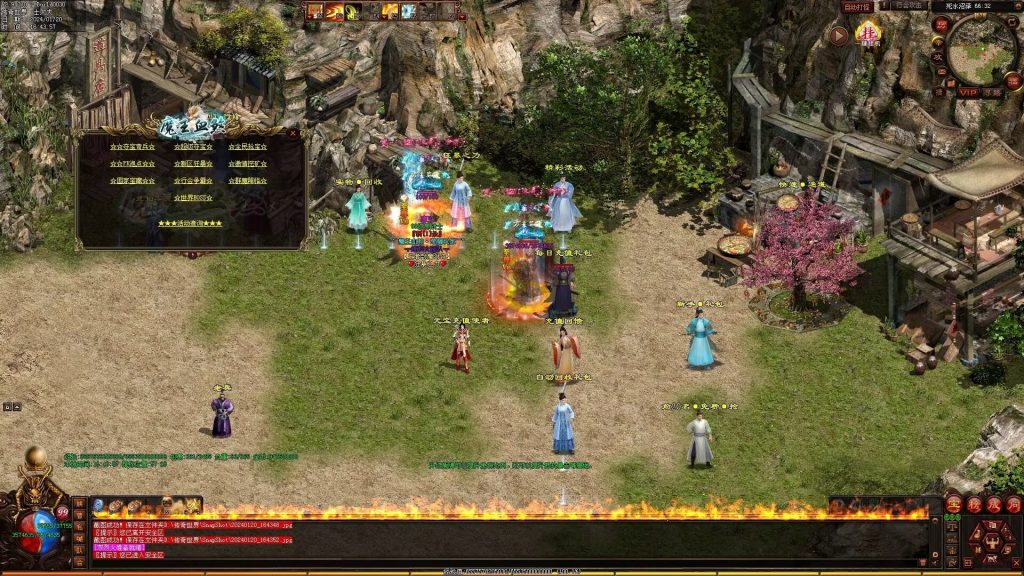Click the 自动打怪 auto-fight button
Viewport: 1024px width, 576px height.
click(x=858, y=7)
